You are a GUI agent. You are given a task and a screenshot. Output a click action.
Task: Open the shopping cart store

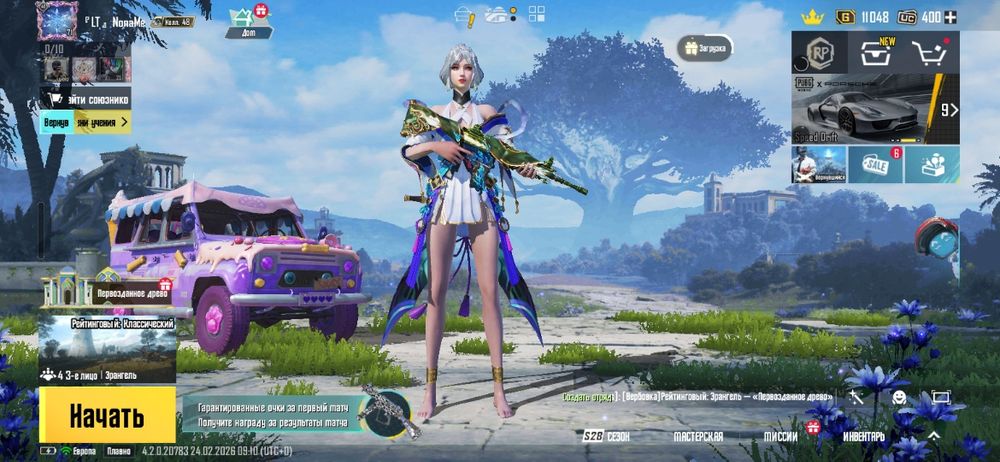click(x=932, y=53)
